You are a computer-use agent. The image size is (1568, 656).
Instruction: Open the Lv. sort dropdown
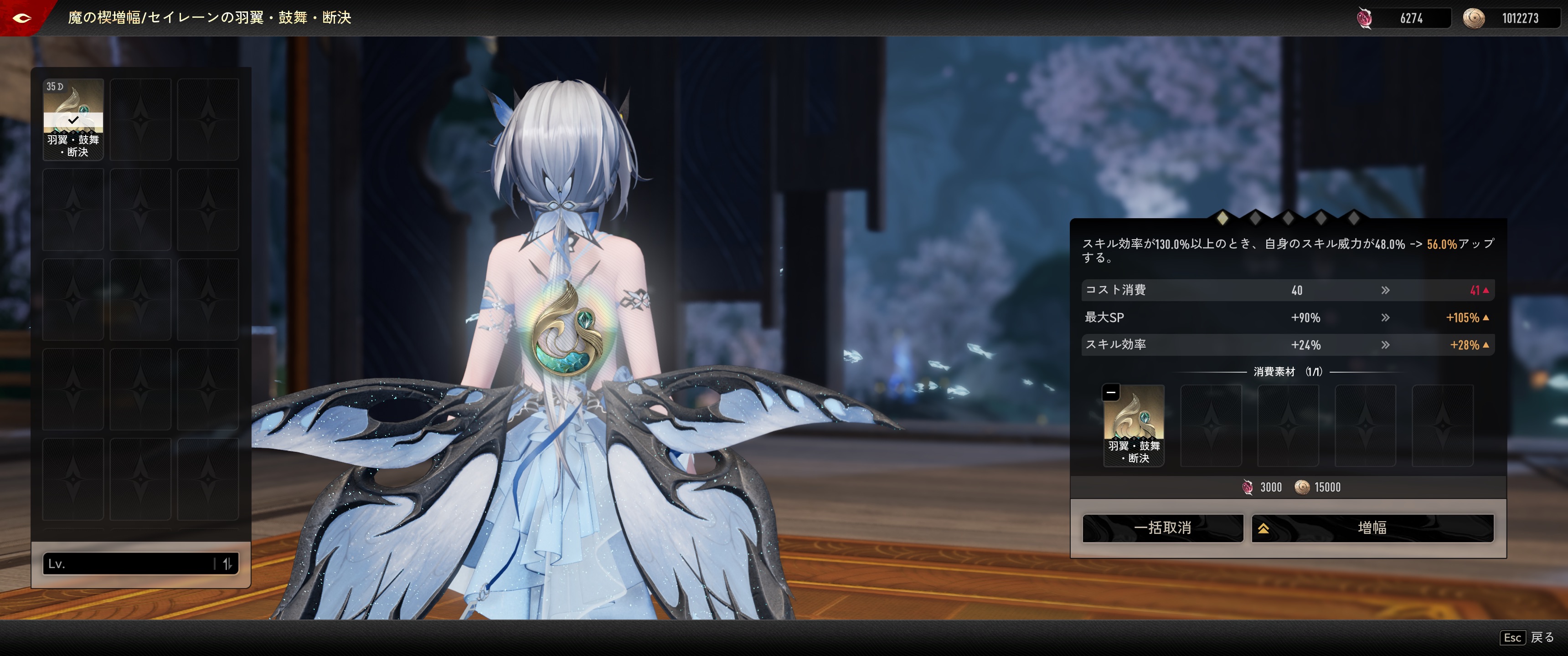pos(128,564)
